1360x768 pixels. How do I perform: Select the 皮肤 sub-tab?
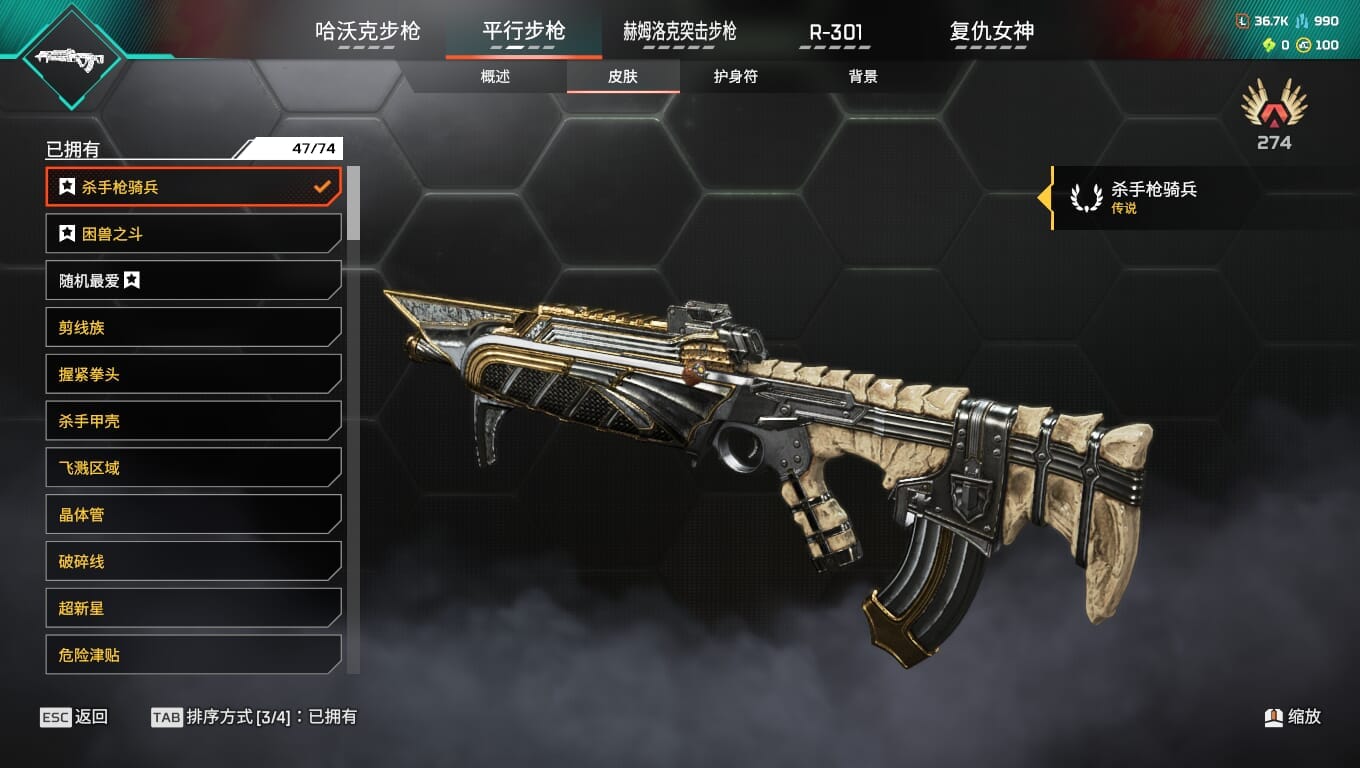[622, 77]
